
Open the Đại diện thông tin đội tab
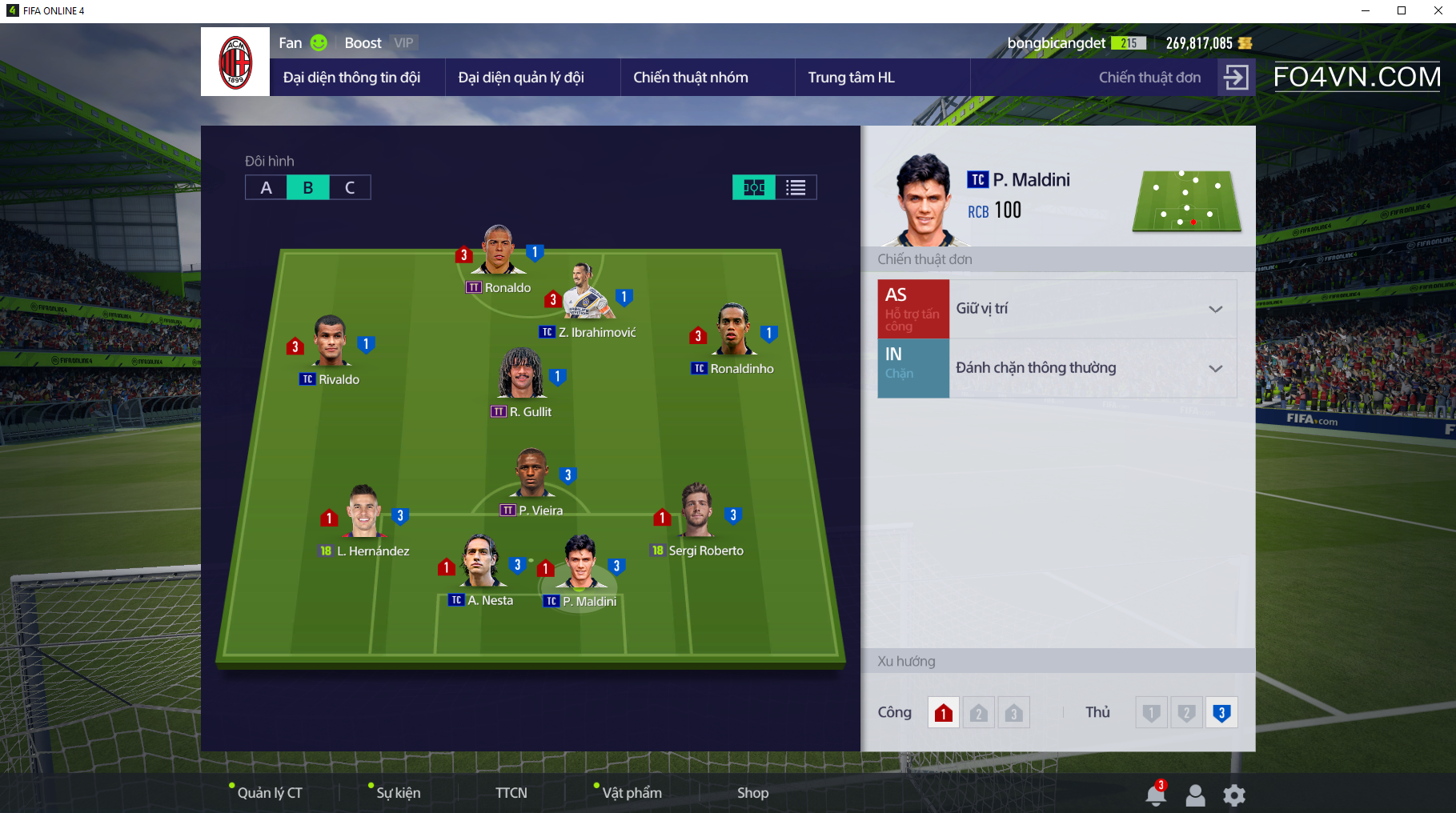351,78
